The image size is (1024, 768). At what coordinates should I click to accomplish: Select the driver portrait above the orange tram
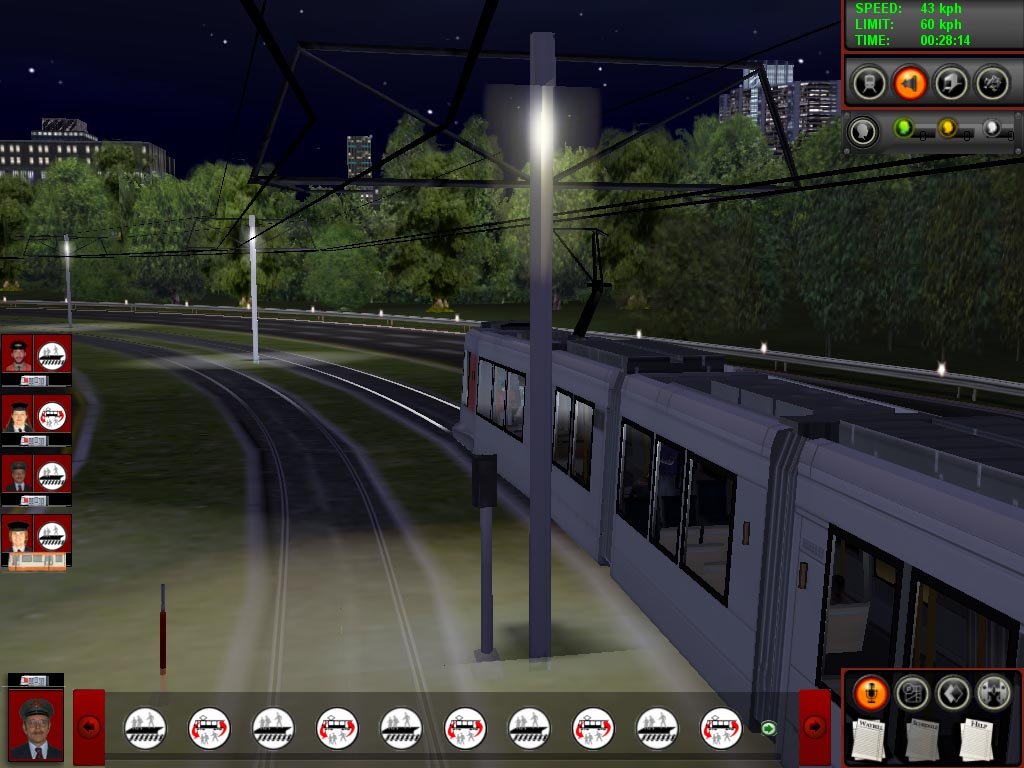tap(17, 533)
